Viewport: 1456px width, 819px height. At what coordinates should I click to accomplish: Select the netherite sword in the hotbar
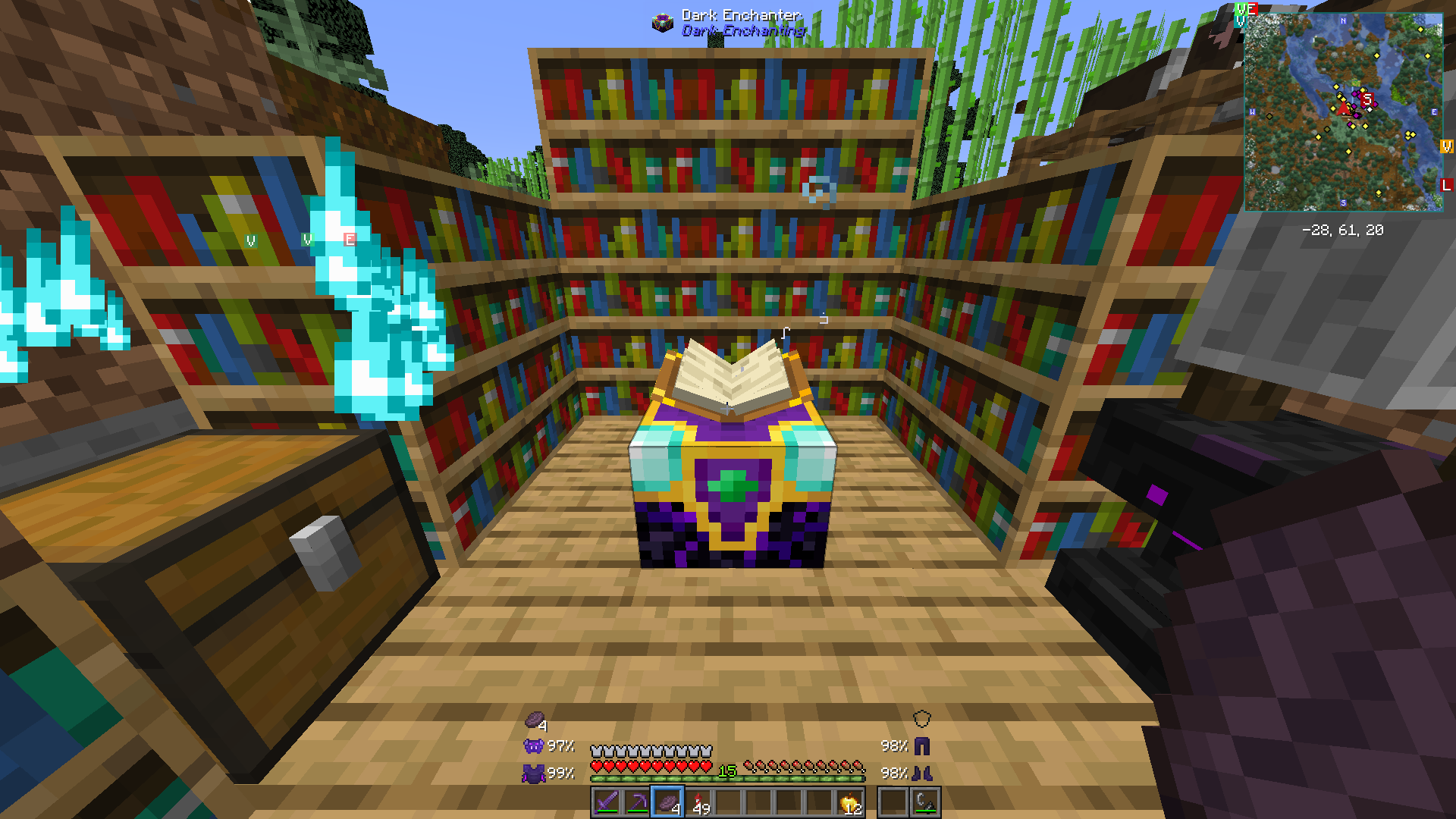[x=607, y=801]
